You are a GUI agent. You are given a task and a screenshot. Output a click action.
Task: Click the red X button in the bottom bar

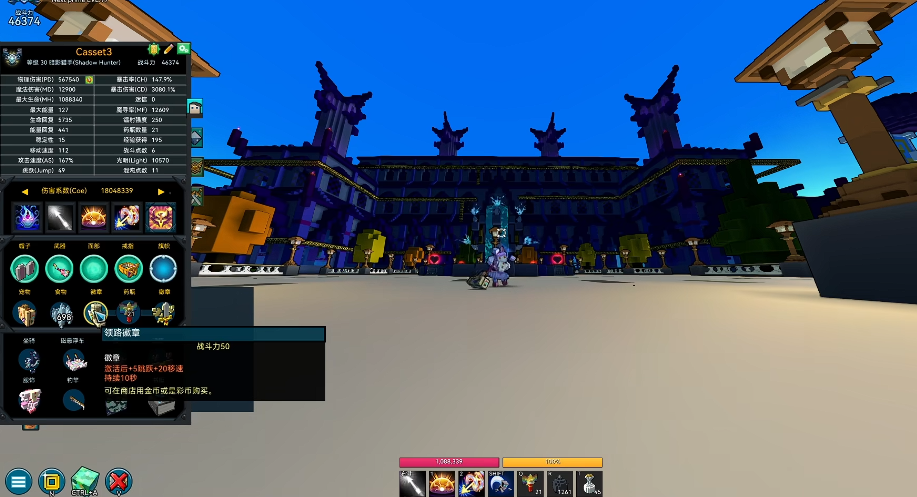119,480
